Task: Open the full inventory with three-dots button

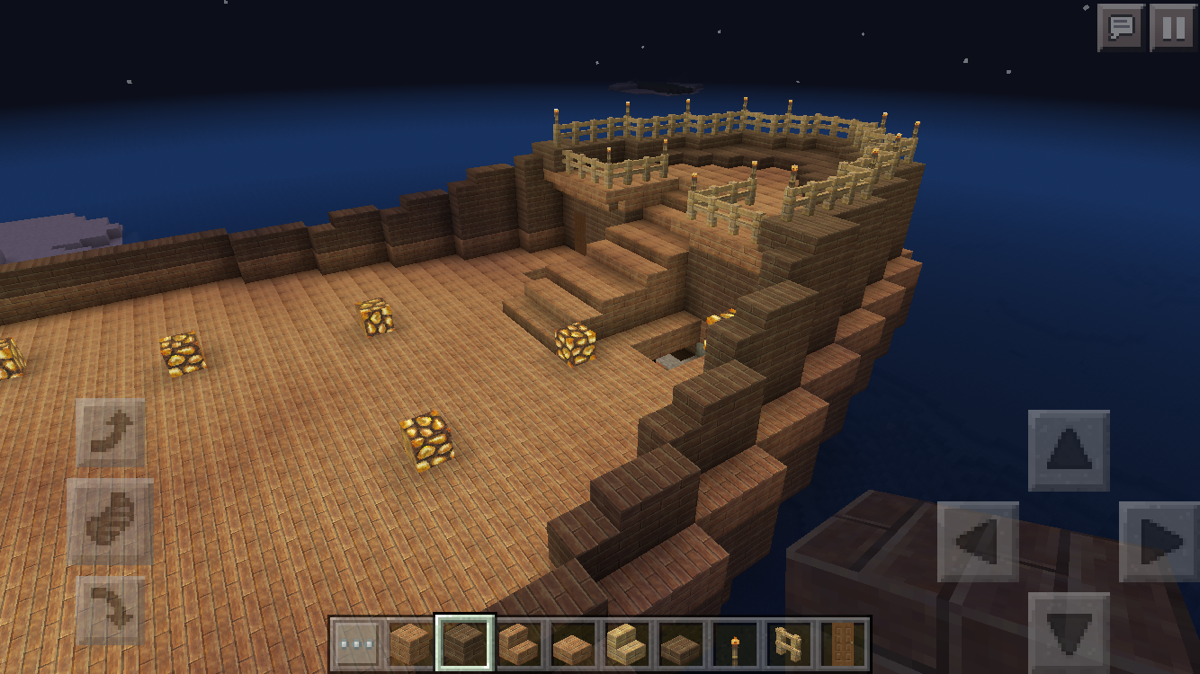Action: click(x=357, y=644)
